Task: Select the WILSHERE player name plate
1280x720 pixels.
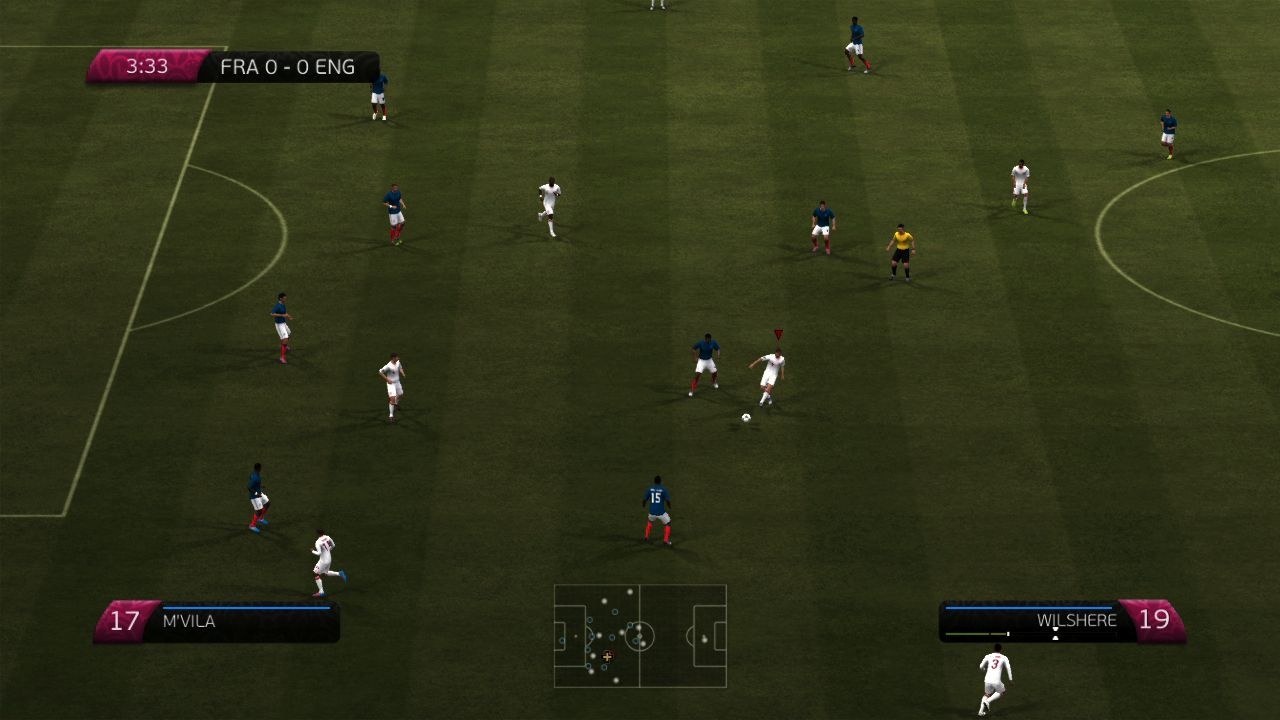Action: (1076, 619)
